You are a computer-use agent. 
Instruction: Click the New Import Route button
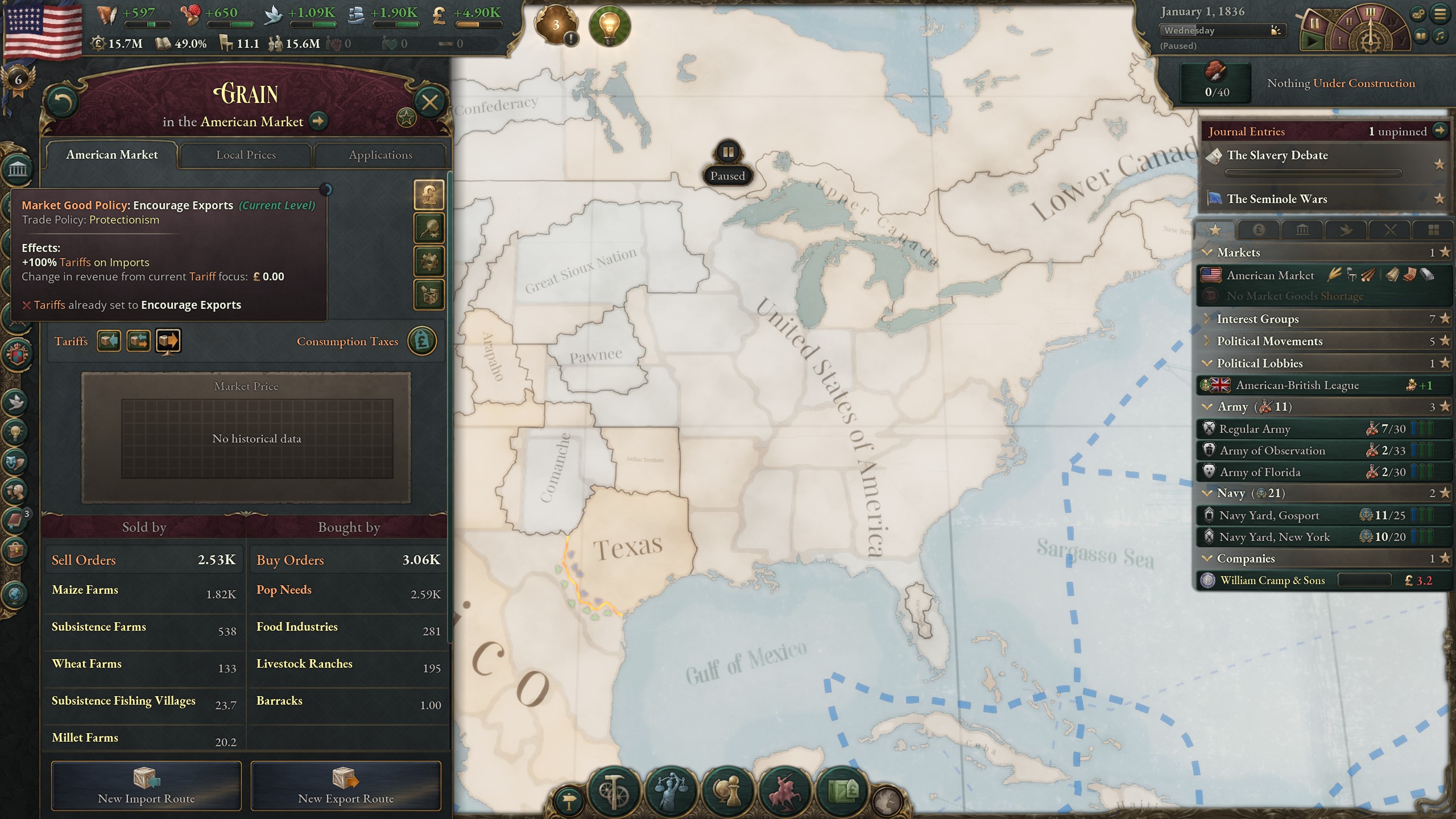146,787
